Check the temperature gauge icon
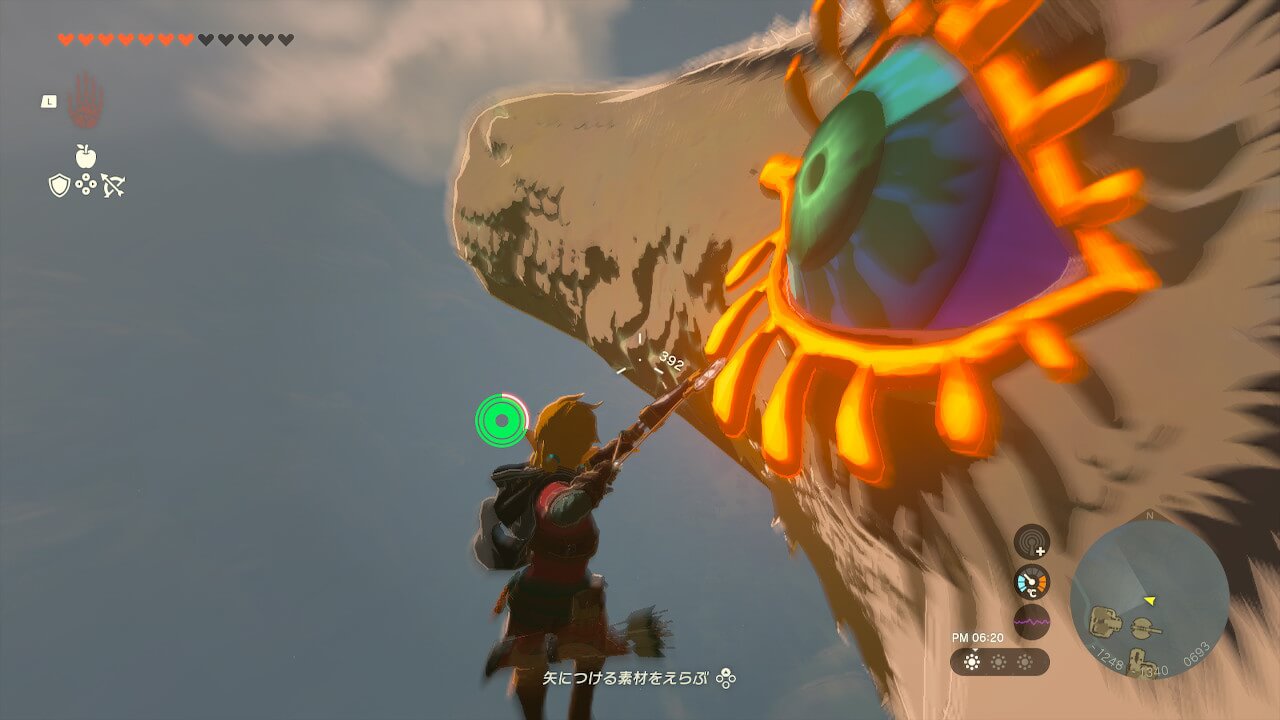 click(1031, 582)
